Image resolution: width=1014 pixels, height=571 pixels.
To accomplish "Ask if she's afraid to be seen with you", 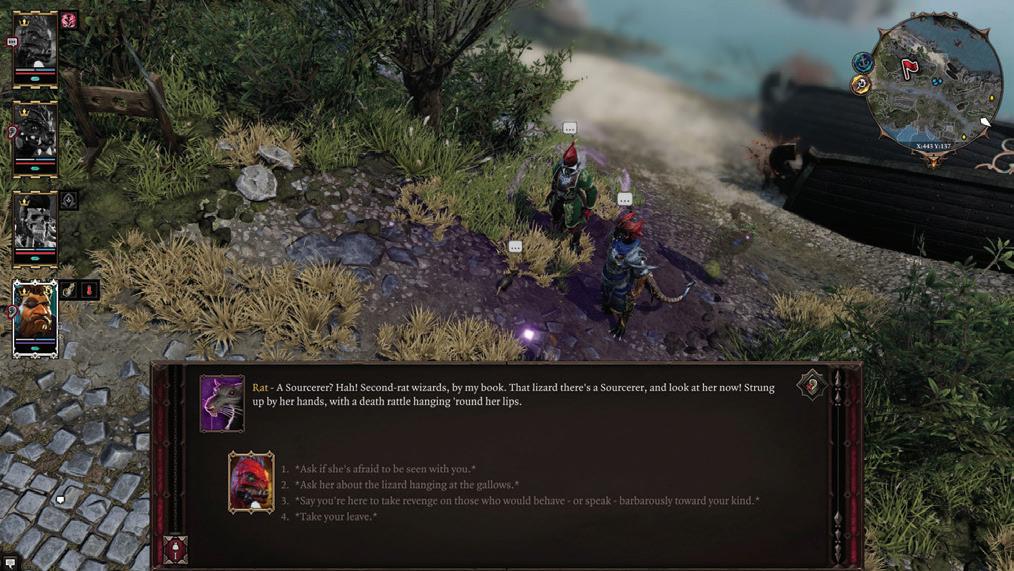I will [385, 469].
